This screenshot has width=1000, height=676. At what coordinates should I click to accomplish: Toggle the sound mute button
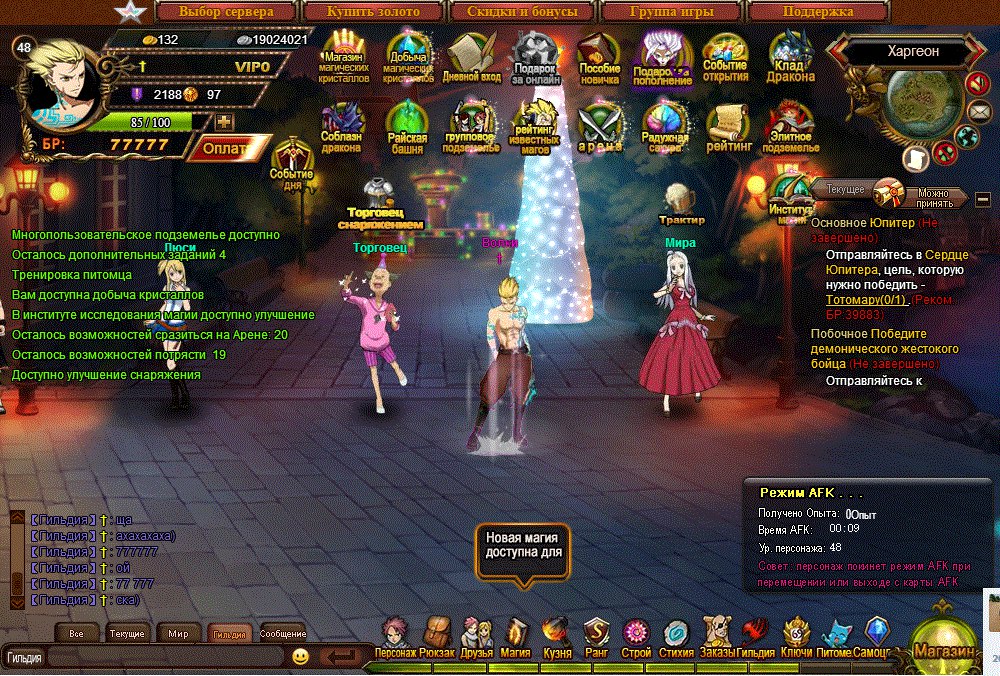click(x=977, y=85)
